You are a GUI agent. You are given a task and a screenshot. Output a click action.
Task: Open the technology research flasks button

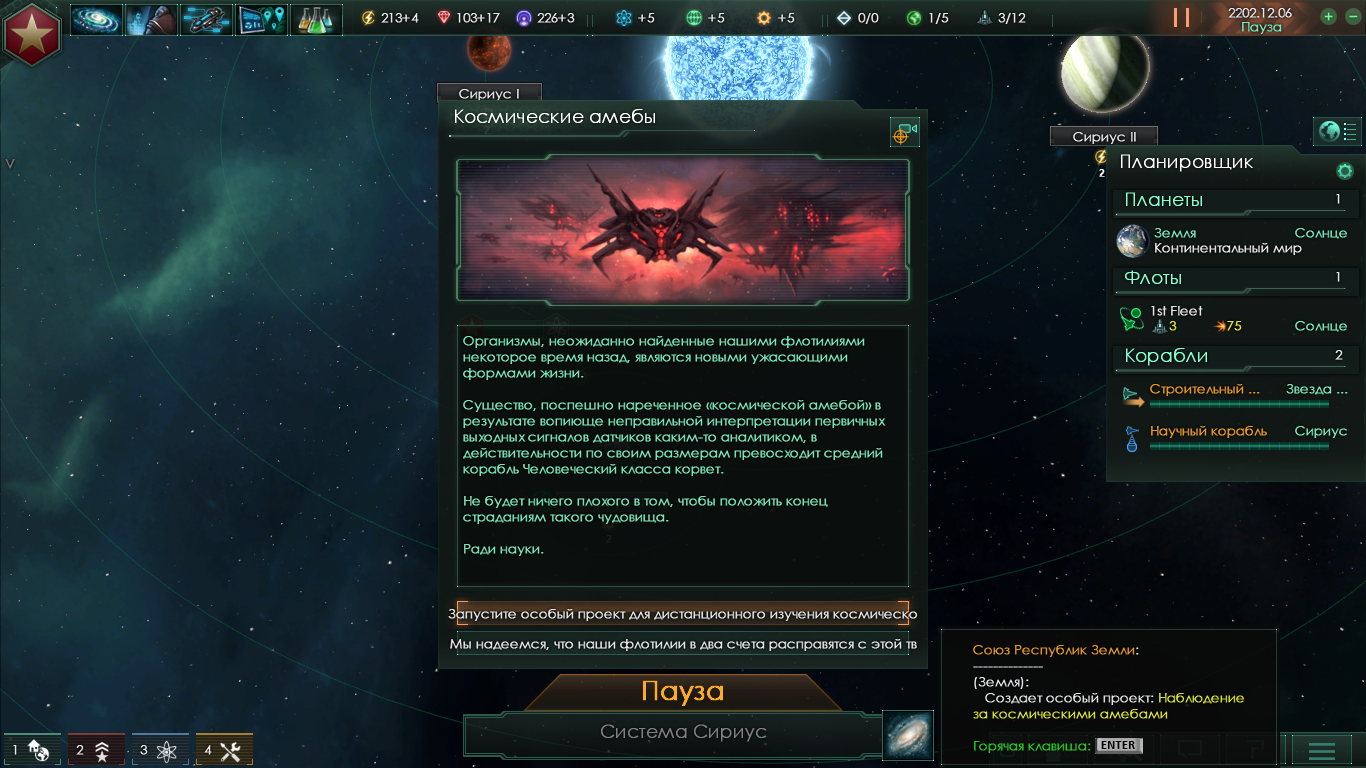(x=316, y=19)
